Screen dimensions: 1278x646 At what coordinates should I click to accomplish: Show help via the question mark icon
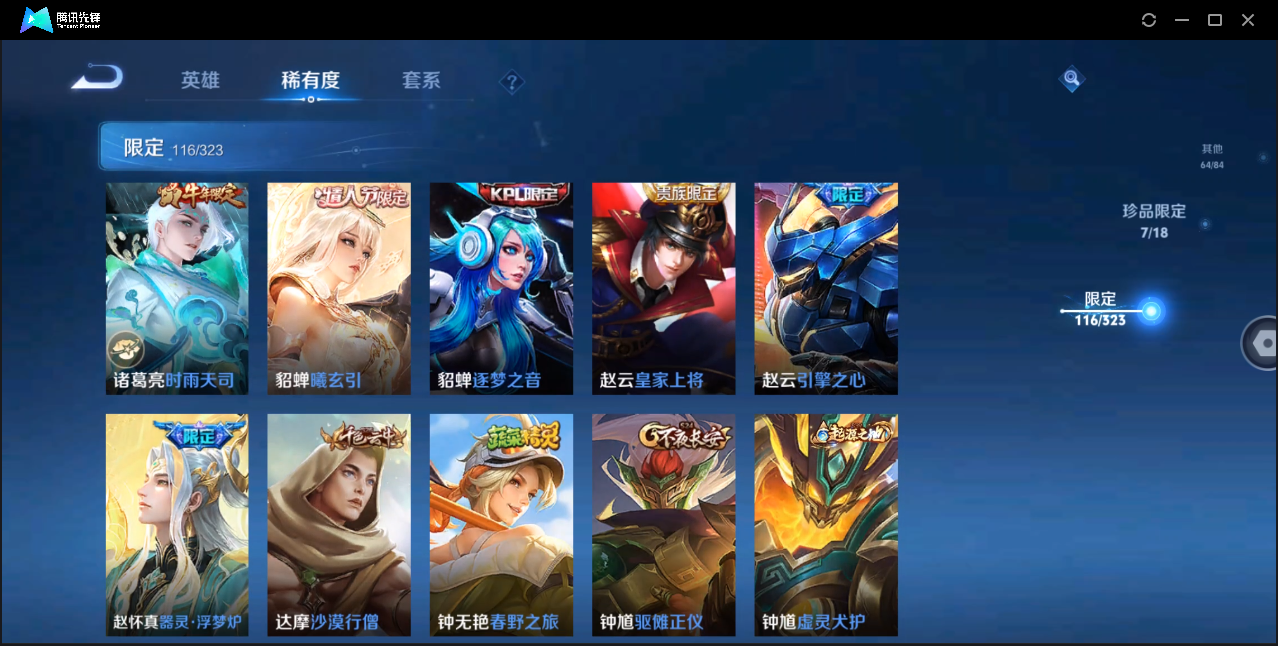pos(512,82)
